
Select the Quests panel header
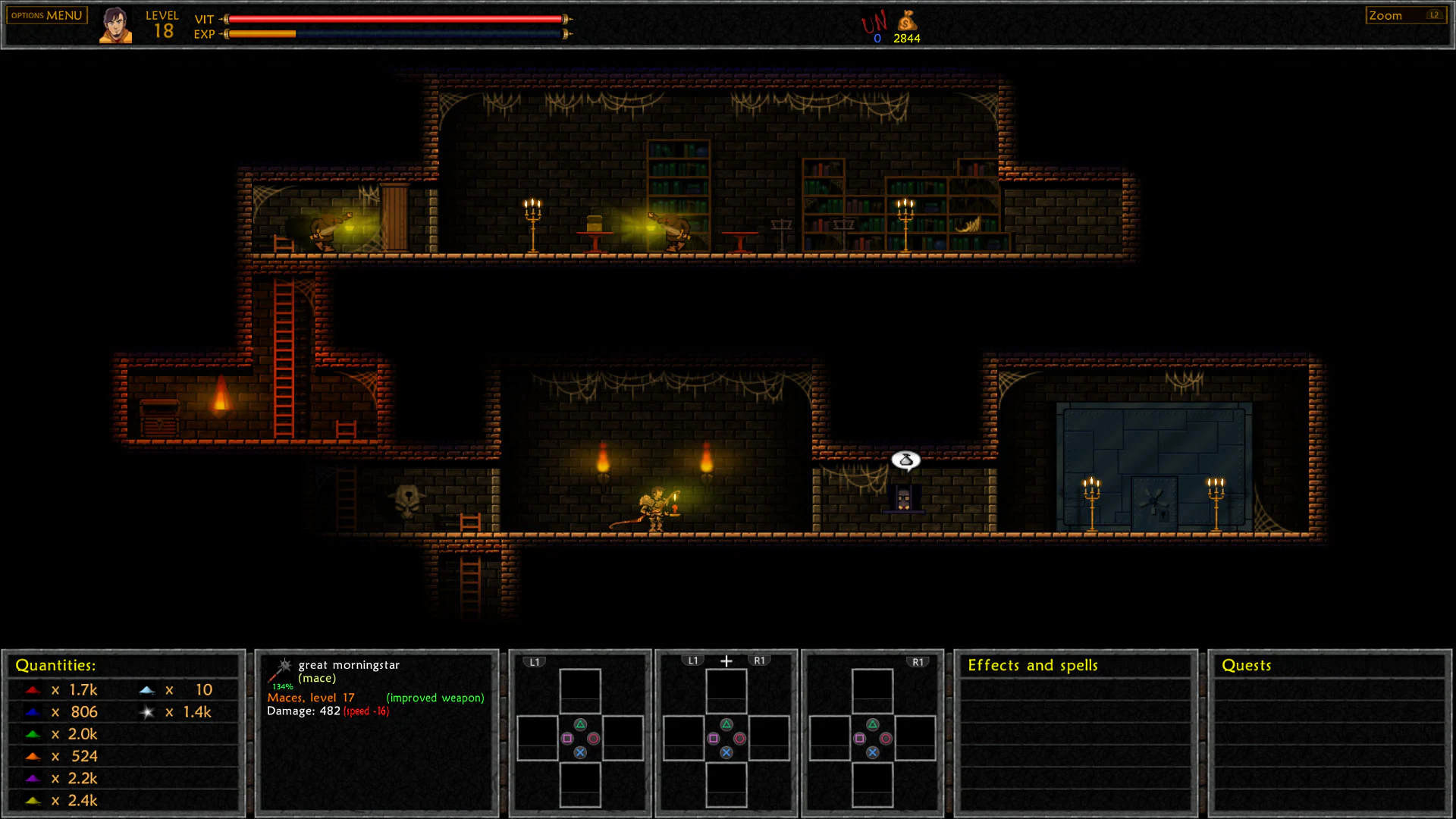click(x=1246, y=665)
